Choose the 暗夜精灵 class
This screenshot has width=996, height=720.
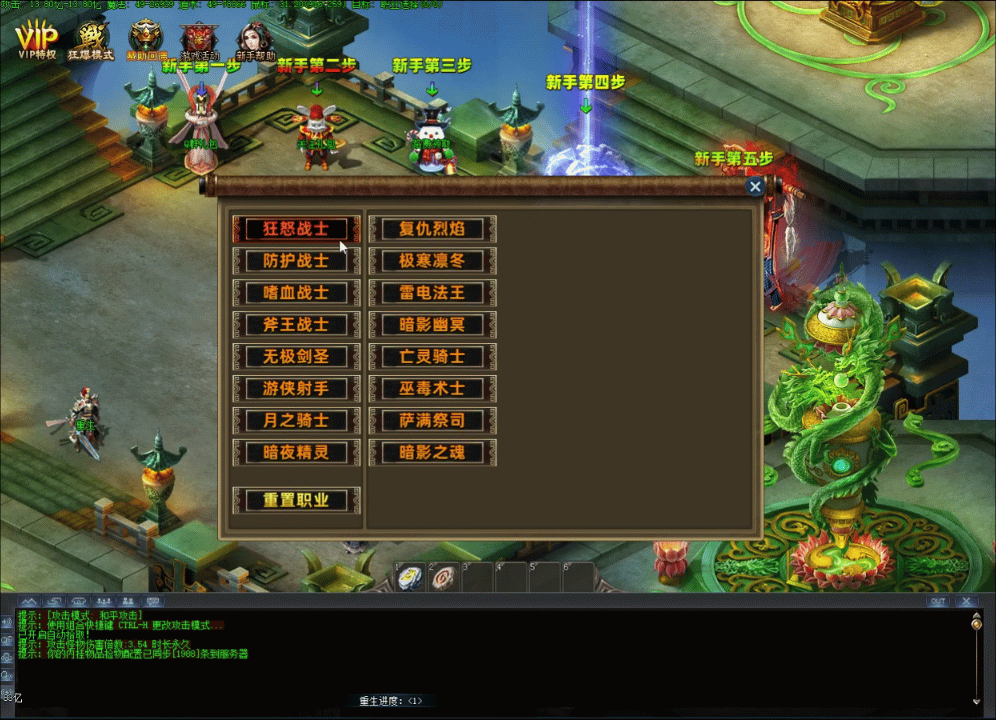pyautogui.click(x=296, y=452)
